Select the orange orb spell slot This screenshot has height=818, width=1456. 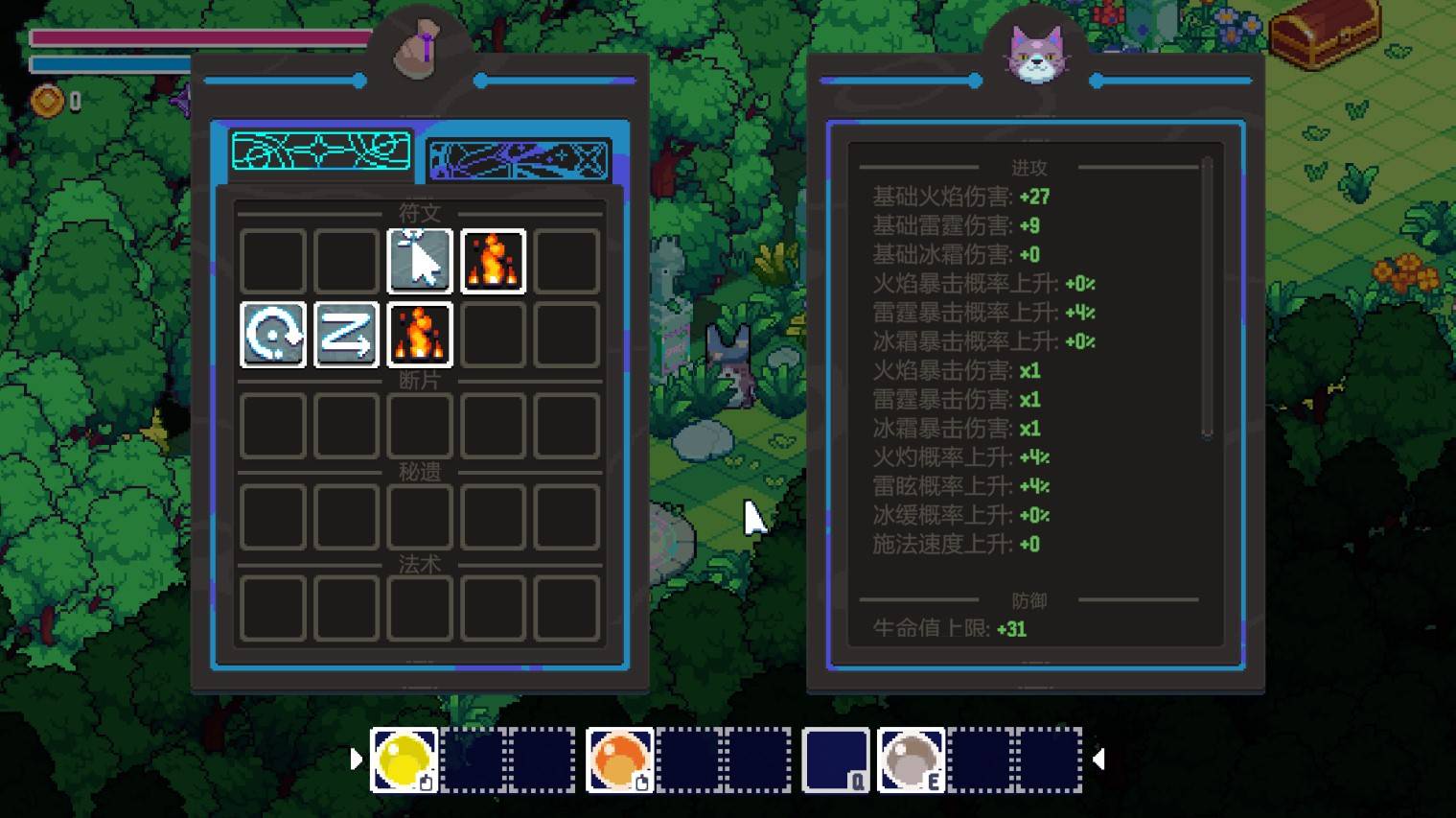click(x=619, y=760)
